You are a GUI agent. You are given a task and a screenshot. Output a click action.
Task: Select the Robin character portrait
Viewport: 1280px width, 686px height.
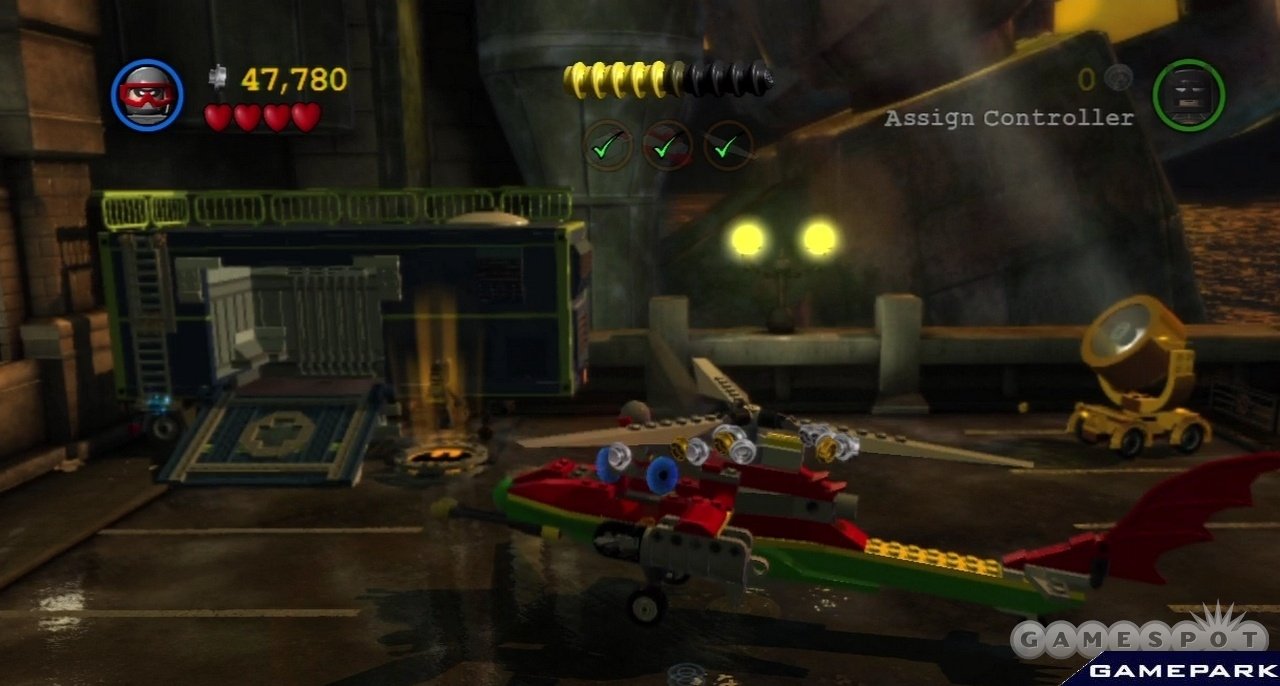147,95
